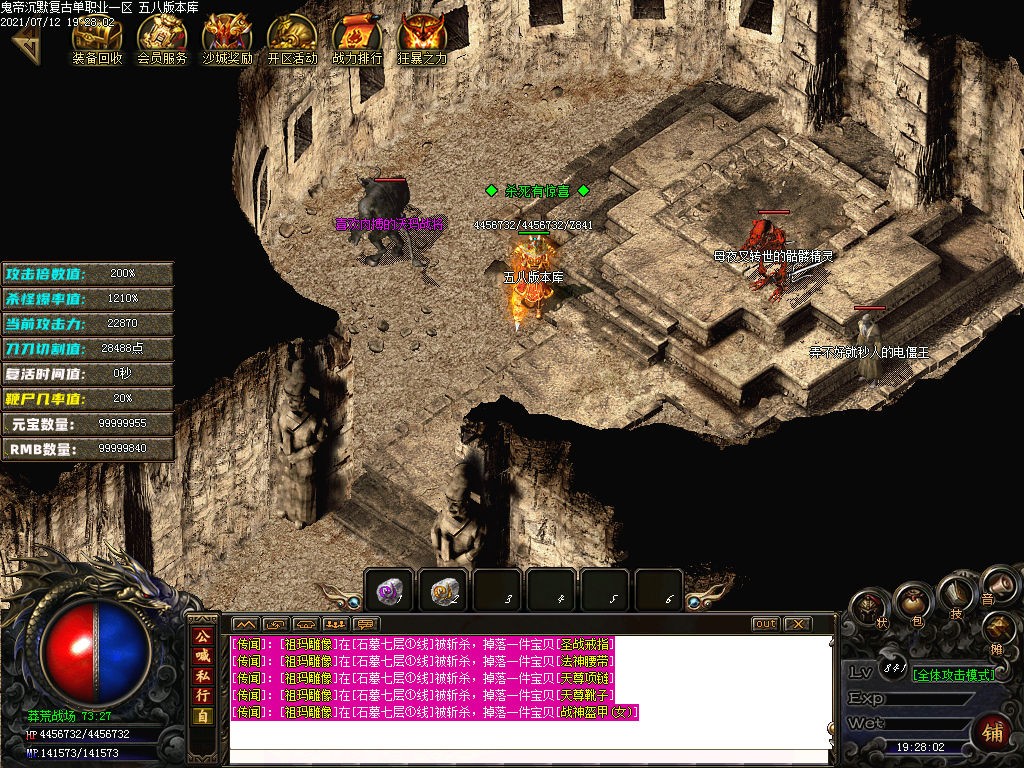Switch the 全体攻击模式 attack mode
Viewport: 1024px width, 768px height.
click(954, 675)
